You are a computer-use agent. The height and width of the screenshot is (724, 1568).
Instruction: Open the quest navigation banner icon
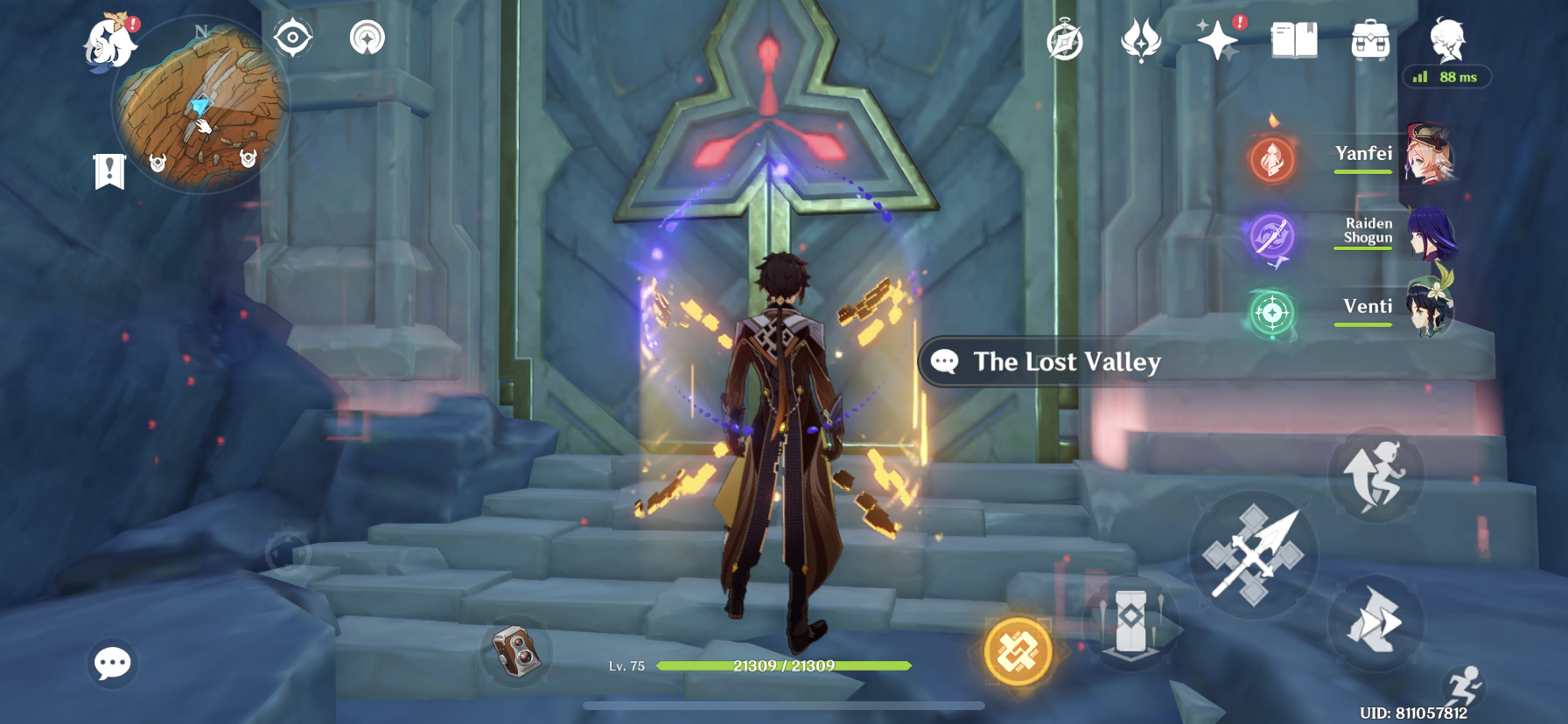click(110, 171)
